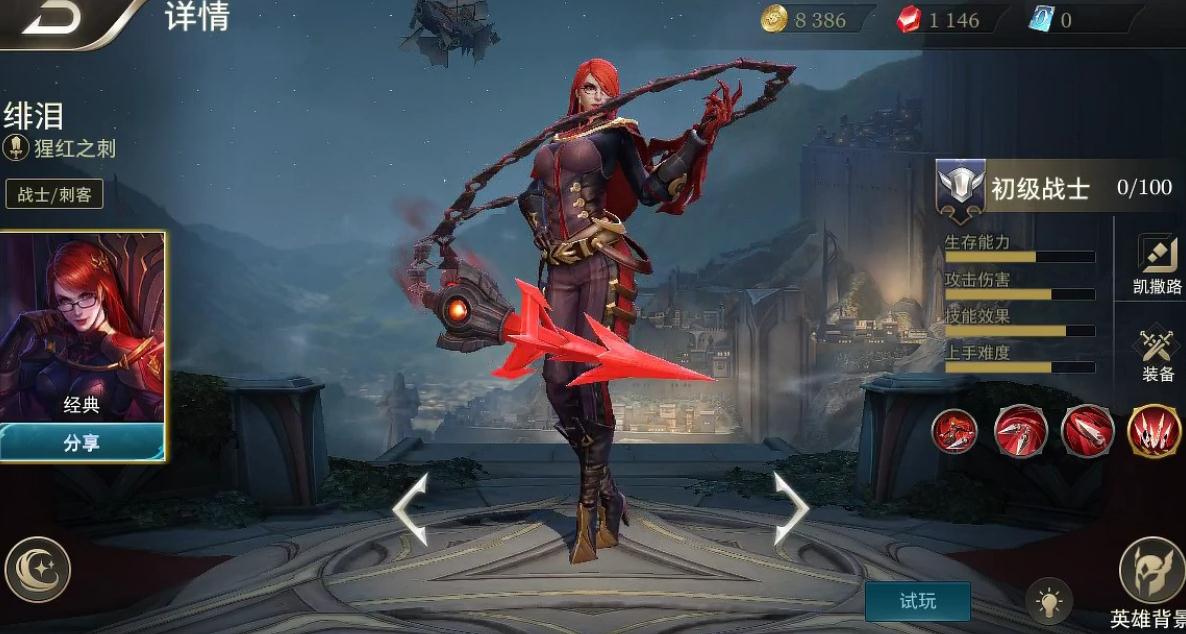View the gold-ringed ultimate skill icon
The image size is (1186, 634).
tap(1154, 432)
